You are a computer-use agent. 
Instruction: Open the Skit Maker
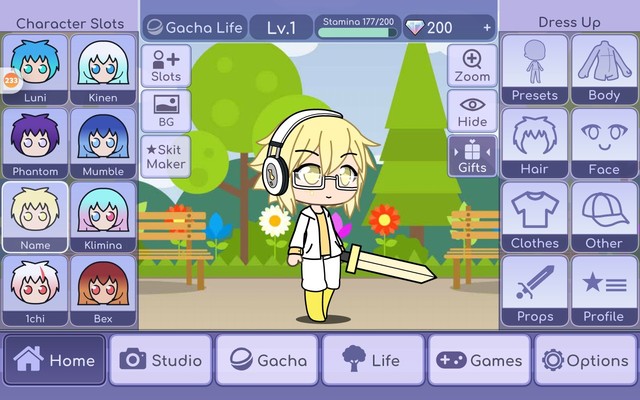pyautogui.click(x=166, y=156)
